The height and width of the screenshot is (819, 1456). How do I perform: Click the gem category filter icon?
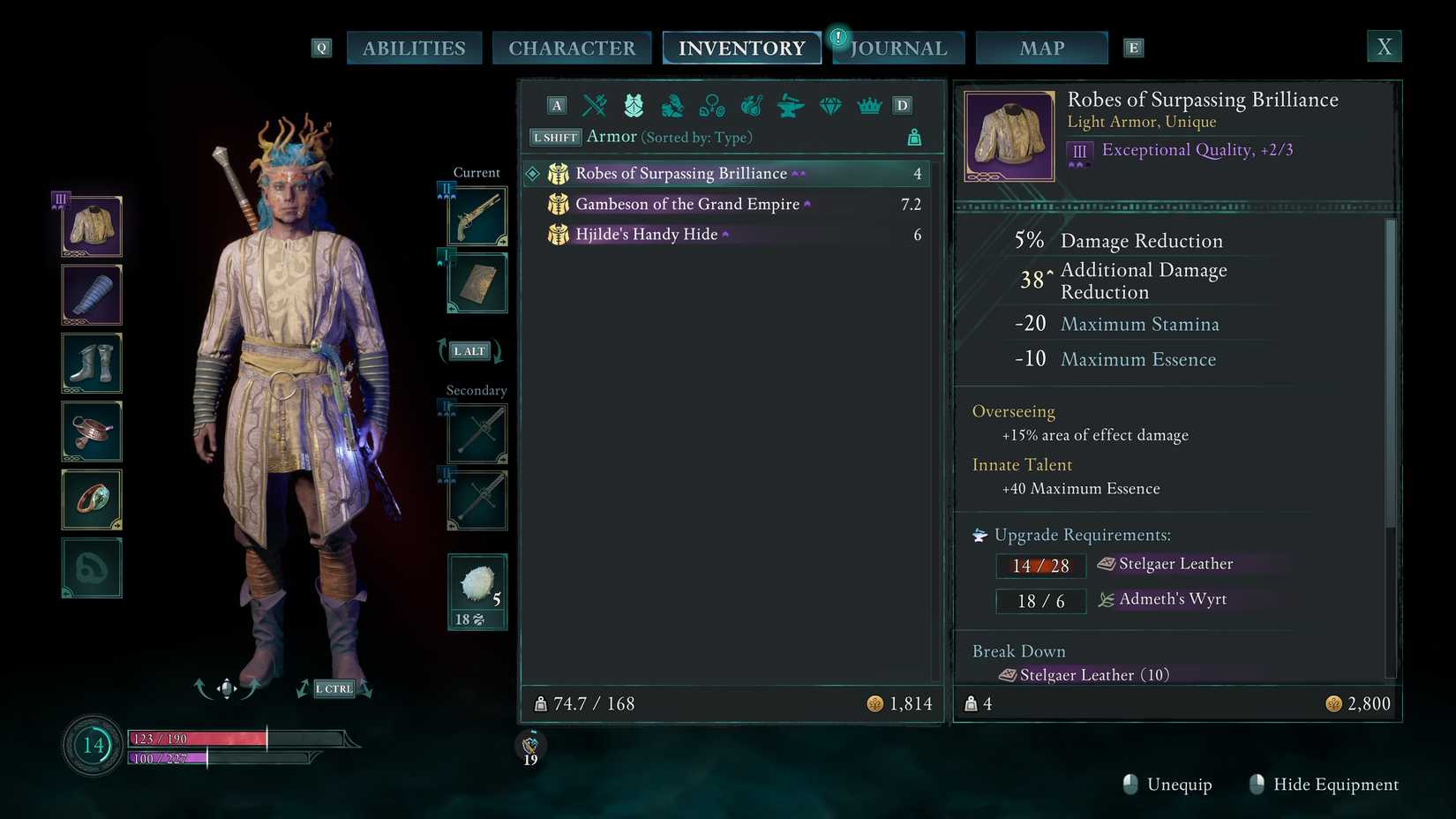(830, 105)
